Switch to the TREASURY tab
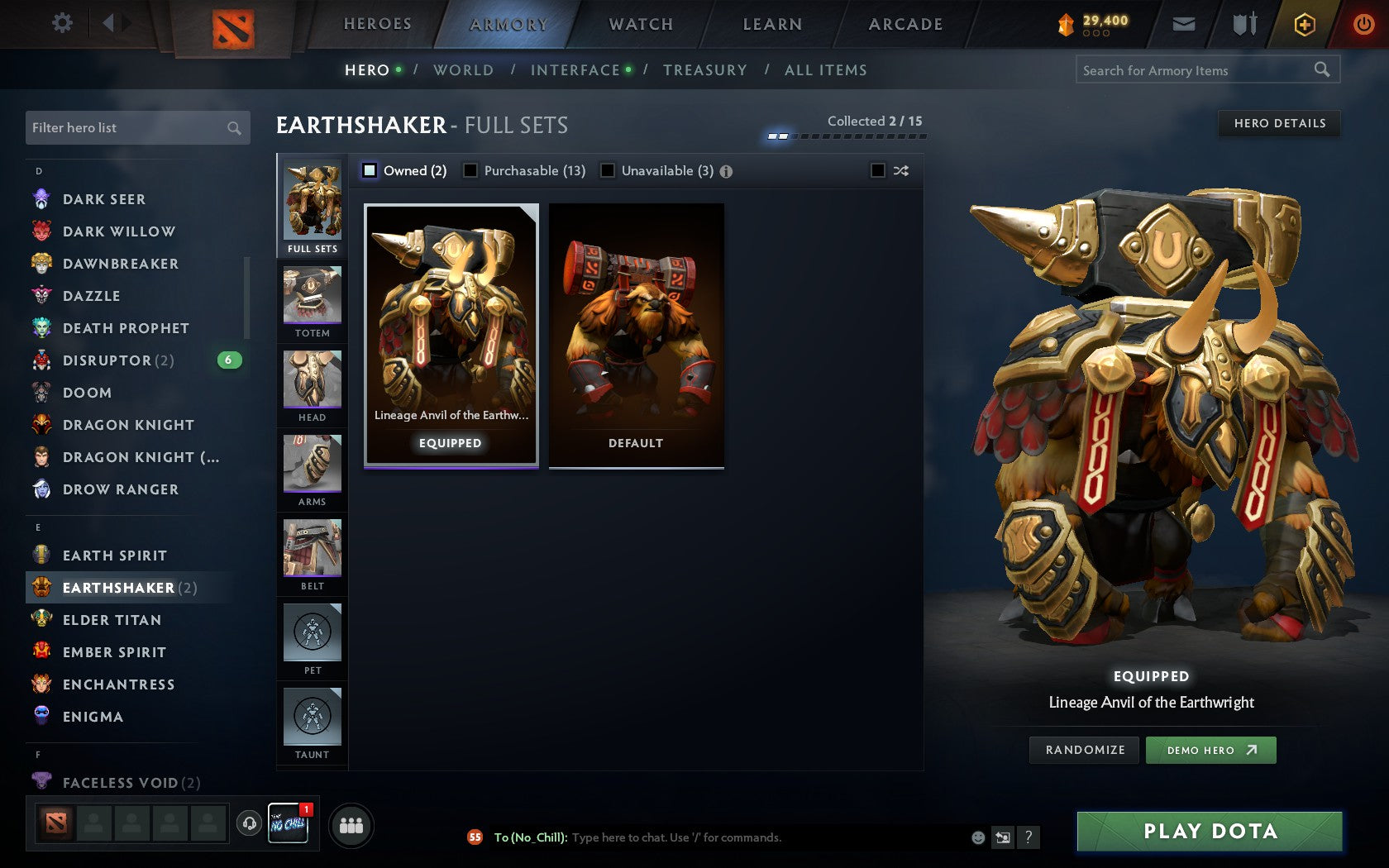This screenshot has width=1389, height=868. (704, 70)
